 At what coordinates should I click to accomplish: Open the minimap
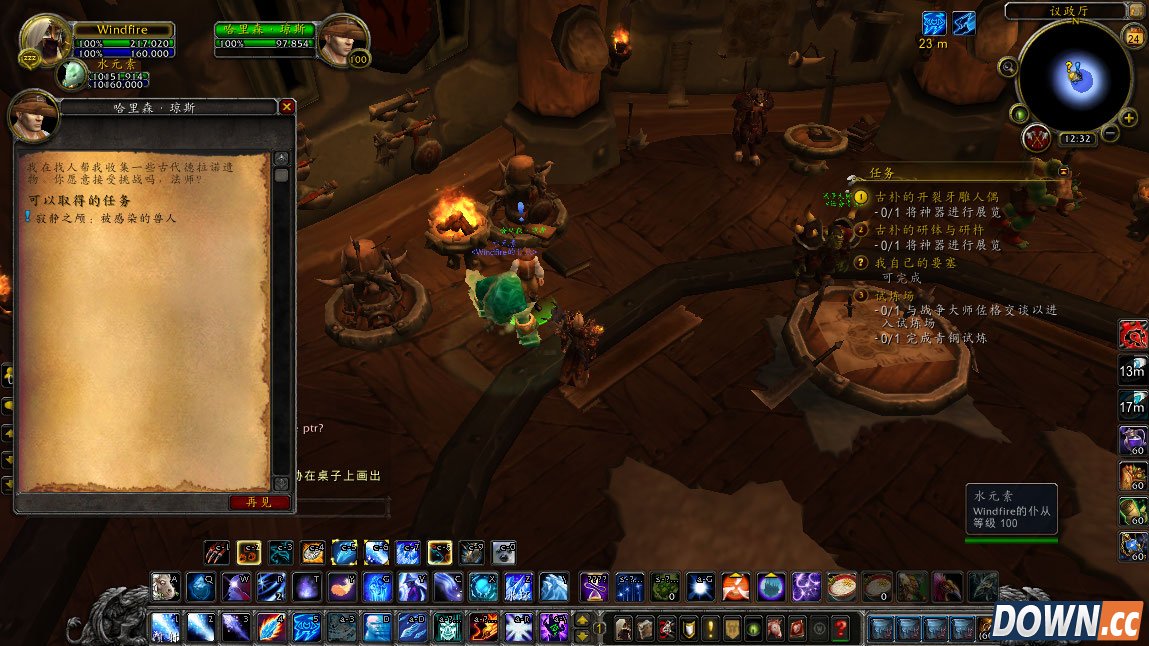tap(1075, 75)
